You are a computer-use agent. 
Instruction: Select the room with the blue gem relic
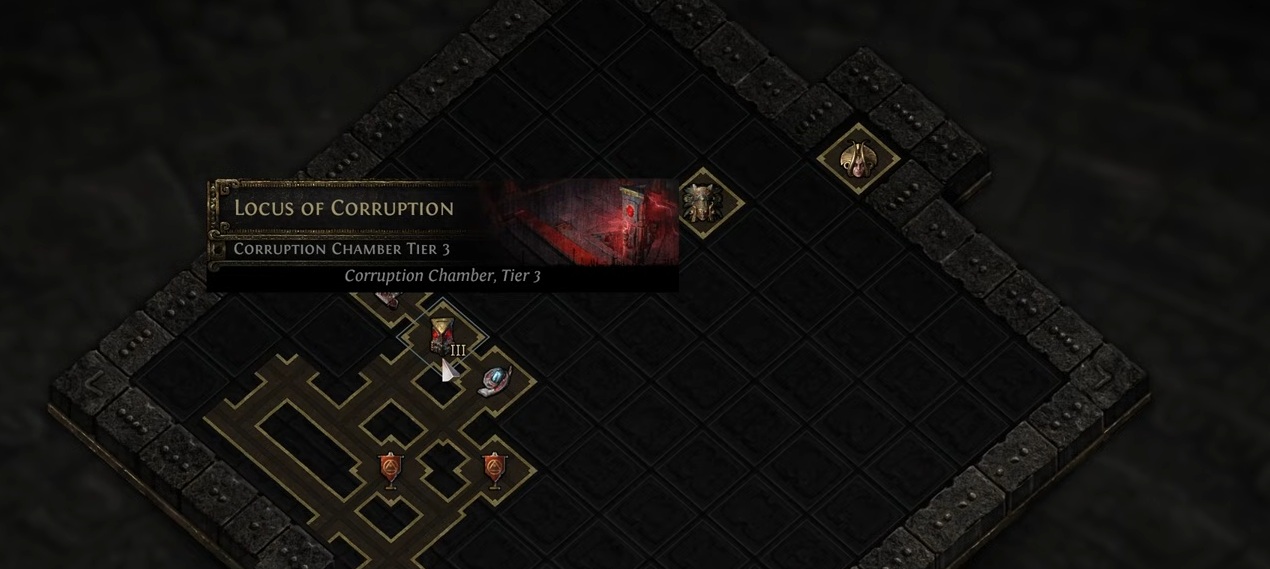[494, 380]
